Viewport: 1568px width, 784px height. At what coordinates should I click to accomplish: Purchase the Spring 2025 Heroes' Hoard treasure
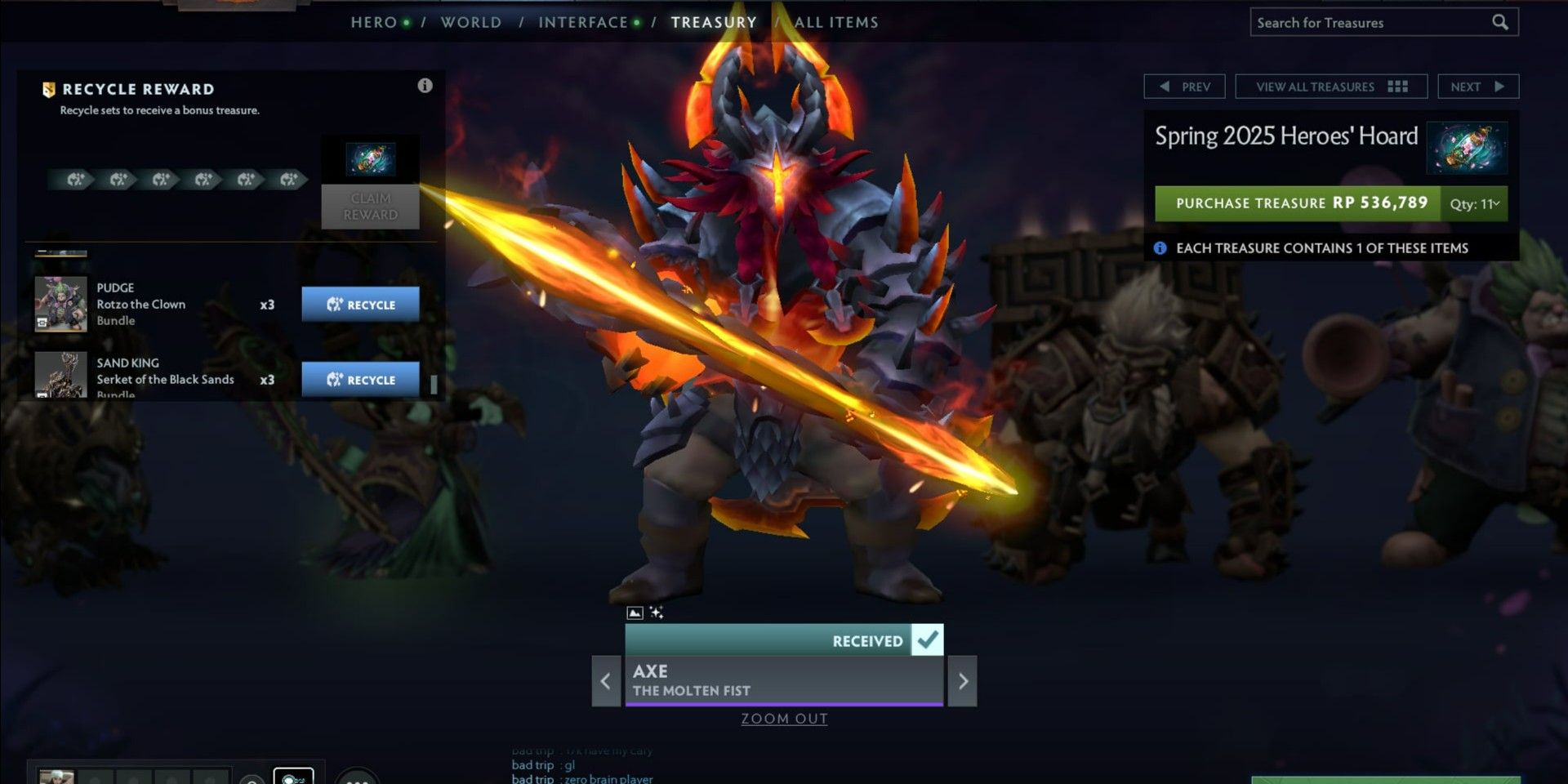(1297, 203)
